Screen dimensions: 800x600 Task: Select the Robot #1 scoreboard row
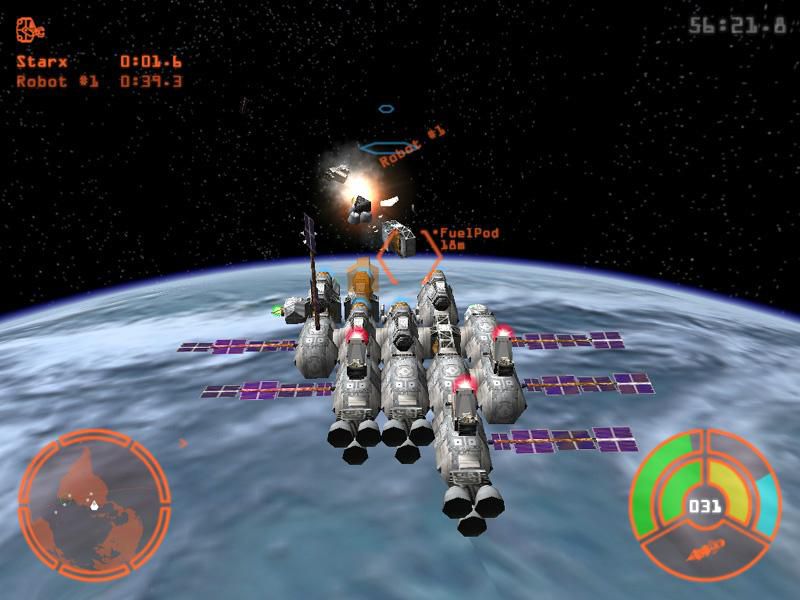click(x=98, y=81)
